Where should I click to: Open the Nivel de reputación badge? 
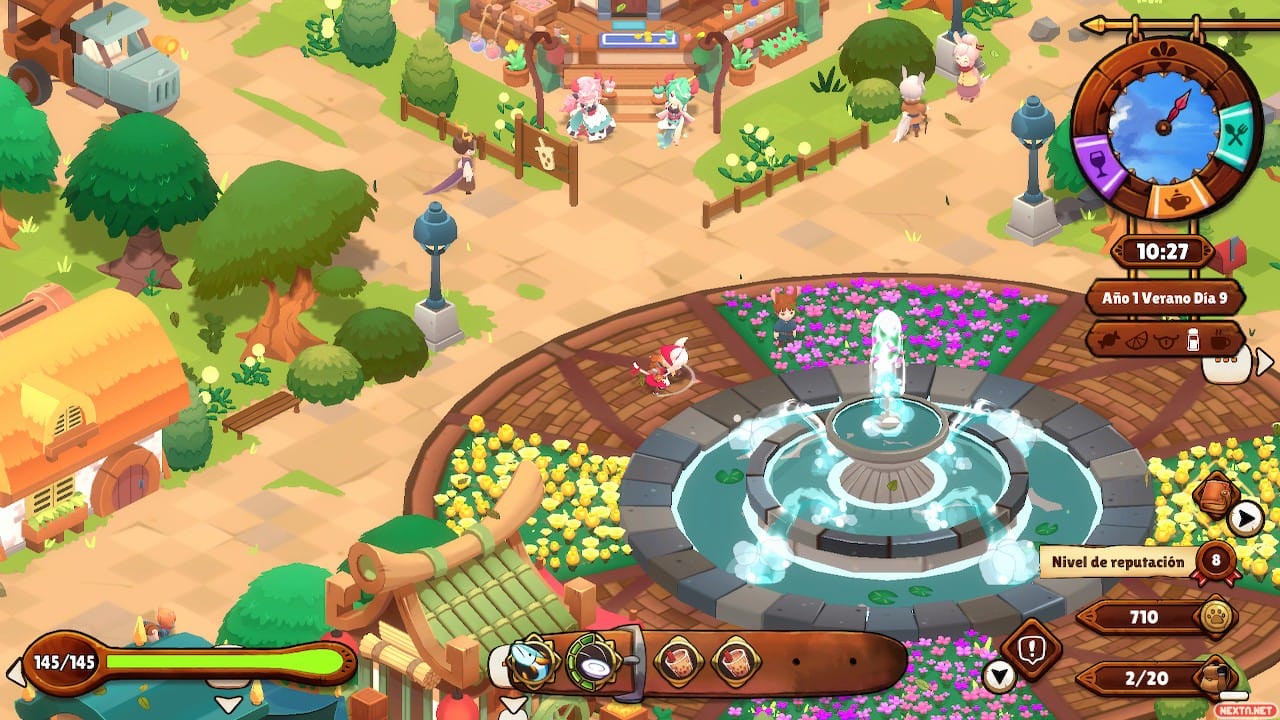pos(1216,560)
